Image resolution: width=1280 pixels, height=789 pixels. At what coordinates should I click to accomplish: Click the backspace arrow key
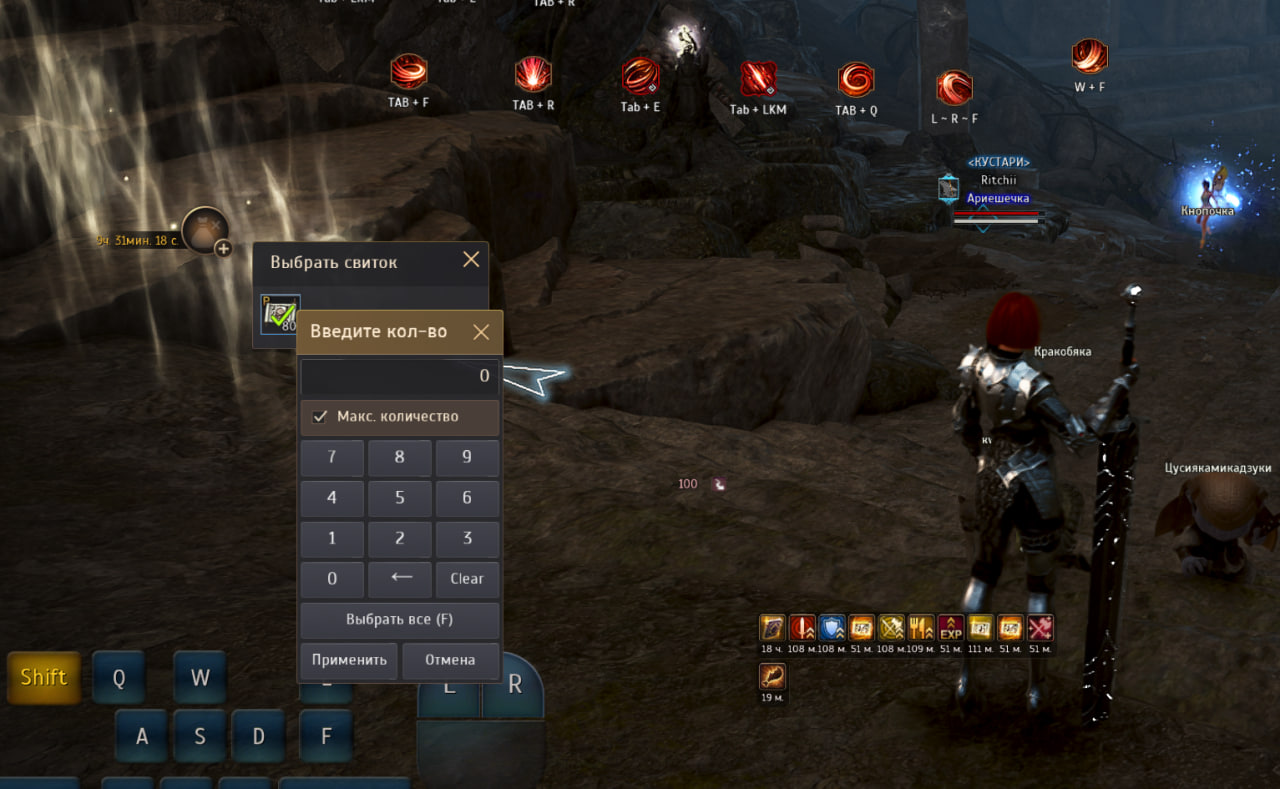399,579
